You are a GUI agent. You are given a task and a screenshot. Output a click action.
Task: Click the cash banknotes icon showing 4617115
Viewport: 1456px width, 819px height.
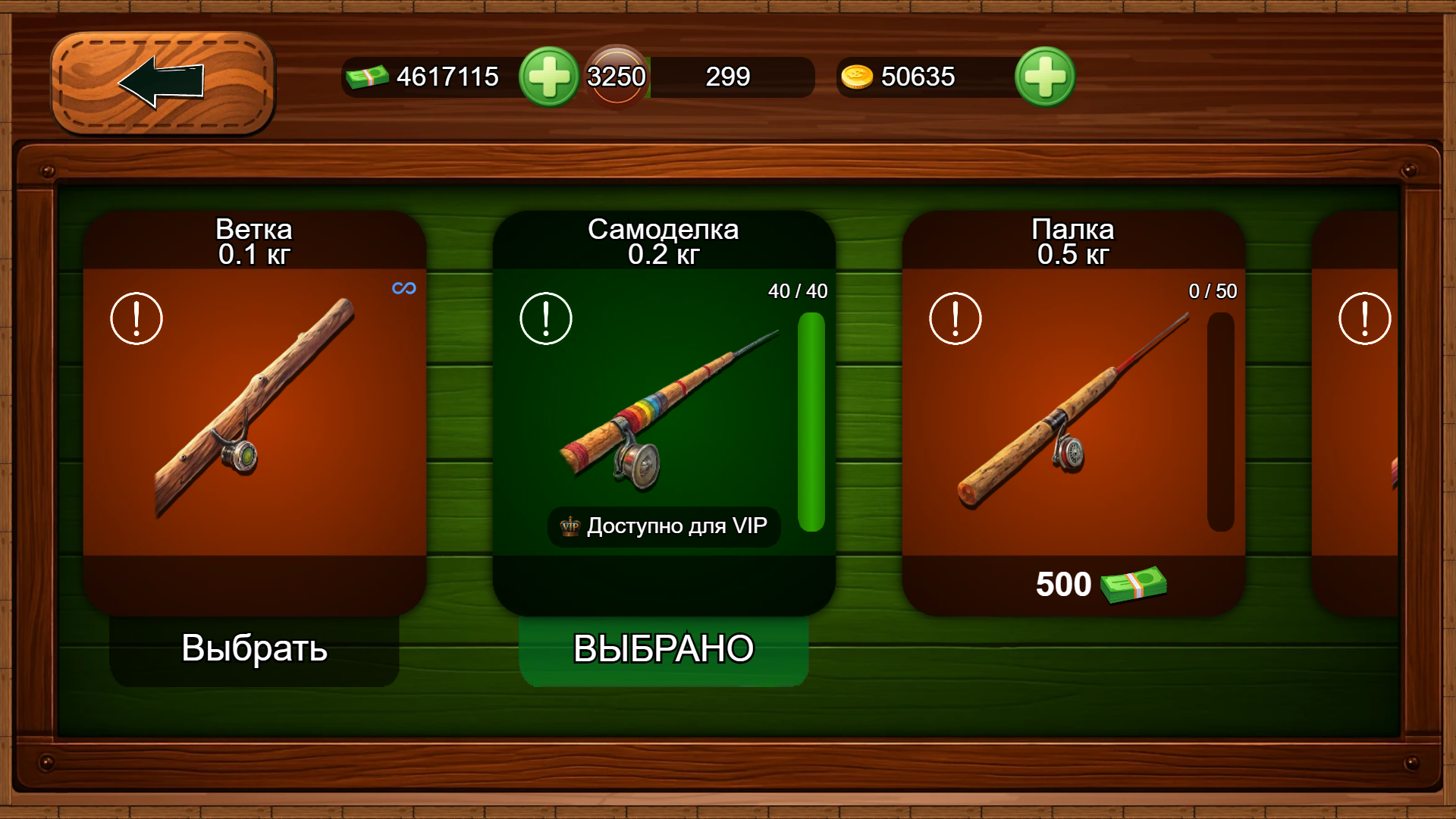click(x=369, y=76)
